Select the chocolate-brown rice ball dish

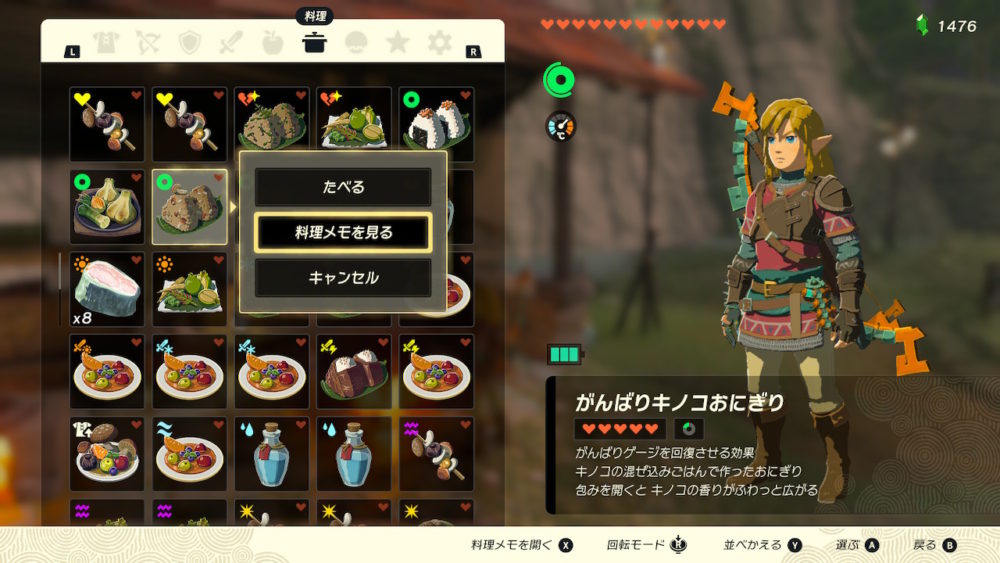(x=354, y=371)
